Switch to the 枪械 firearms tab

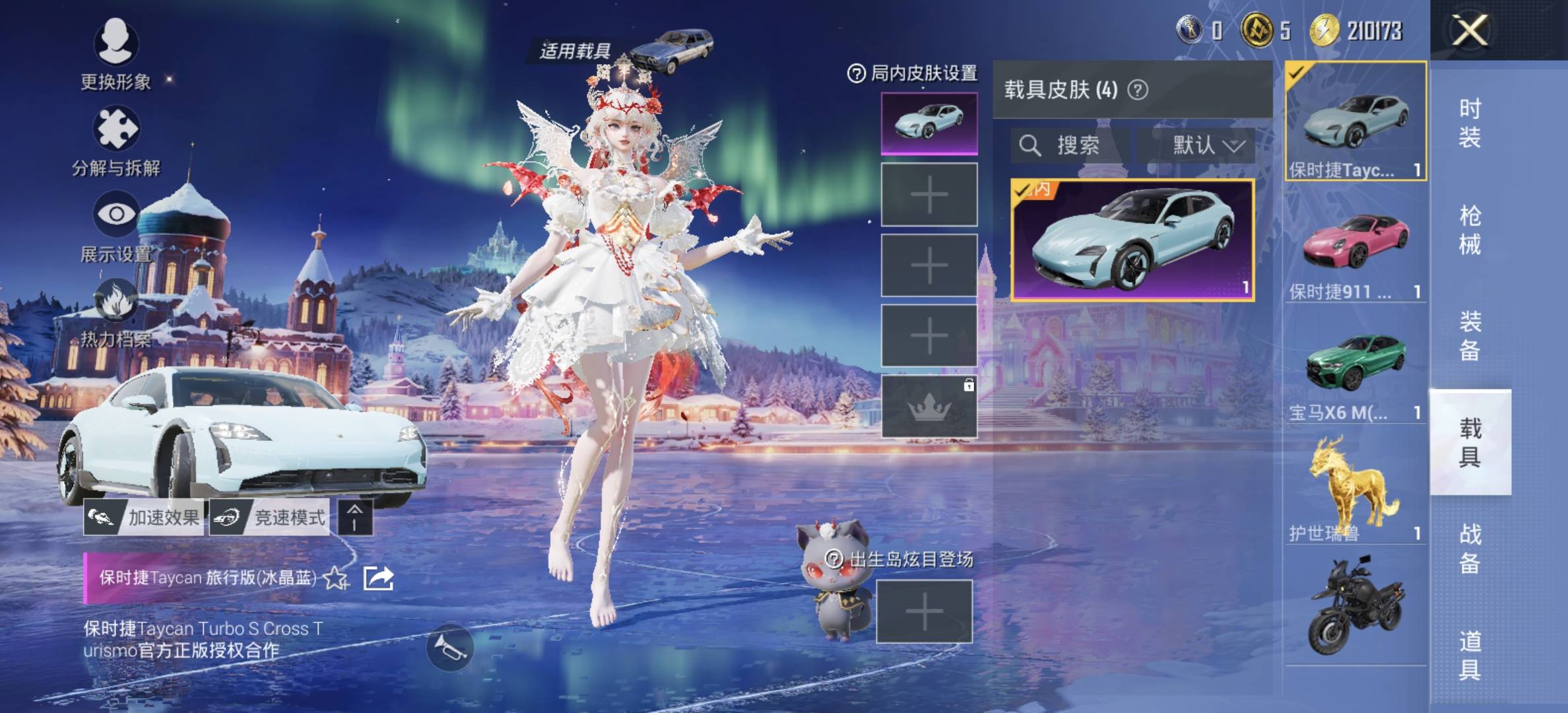[1470, 230]
